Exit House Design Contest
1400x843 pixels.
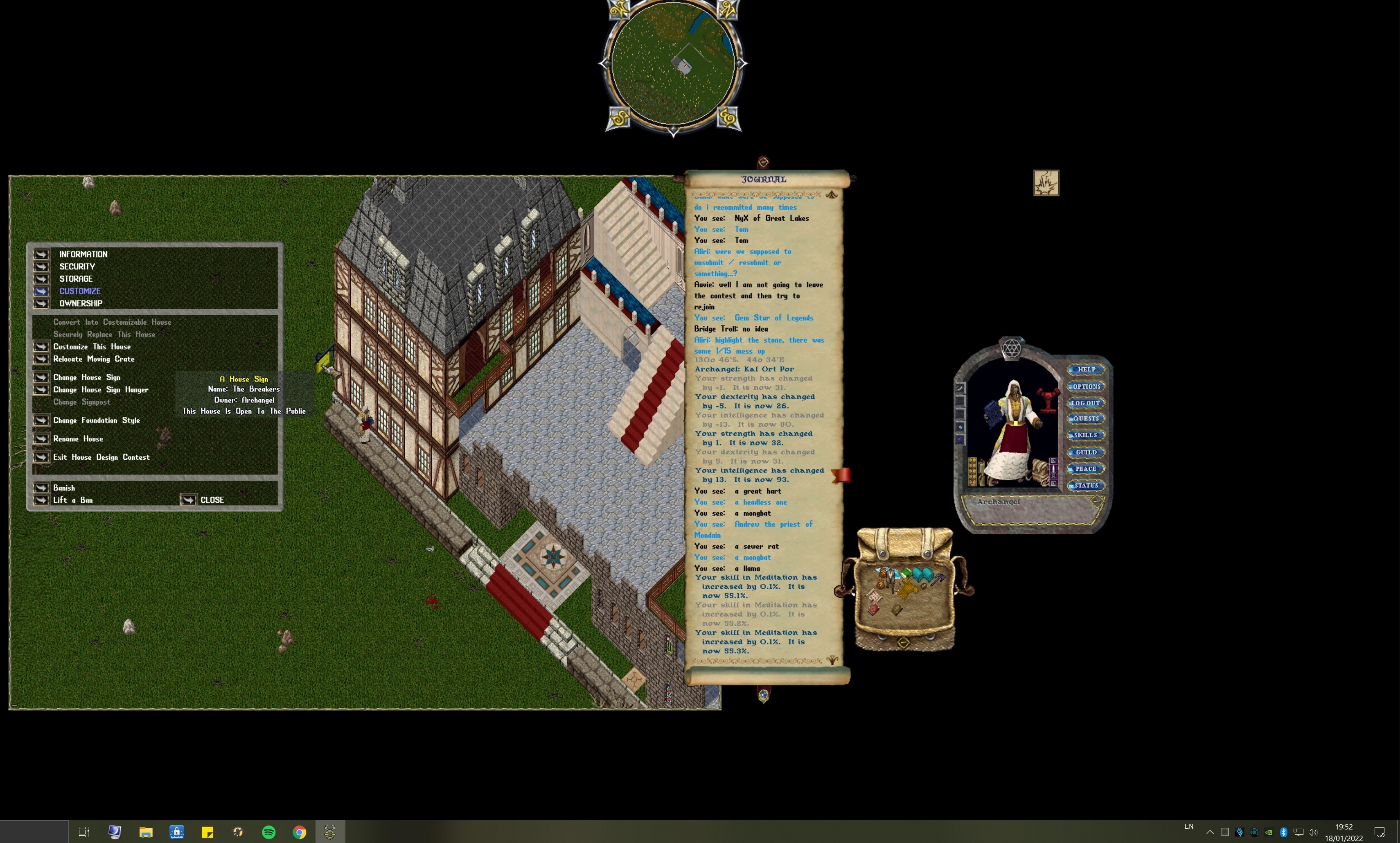pyautogui.click(x=41, y=457)
